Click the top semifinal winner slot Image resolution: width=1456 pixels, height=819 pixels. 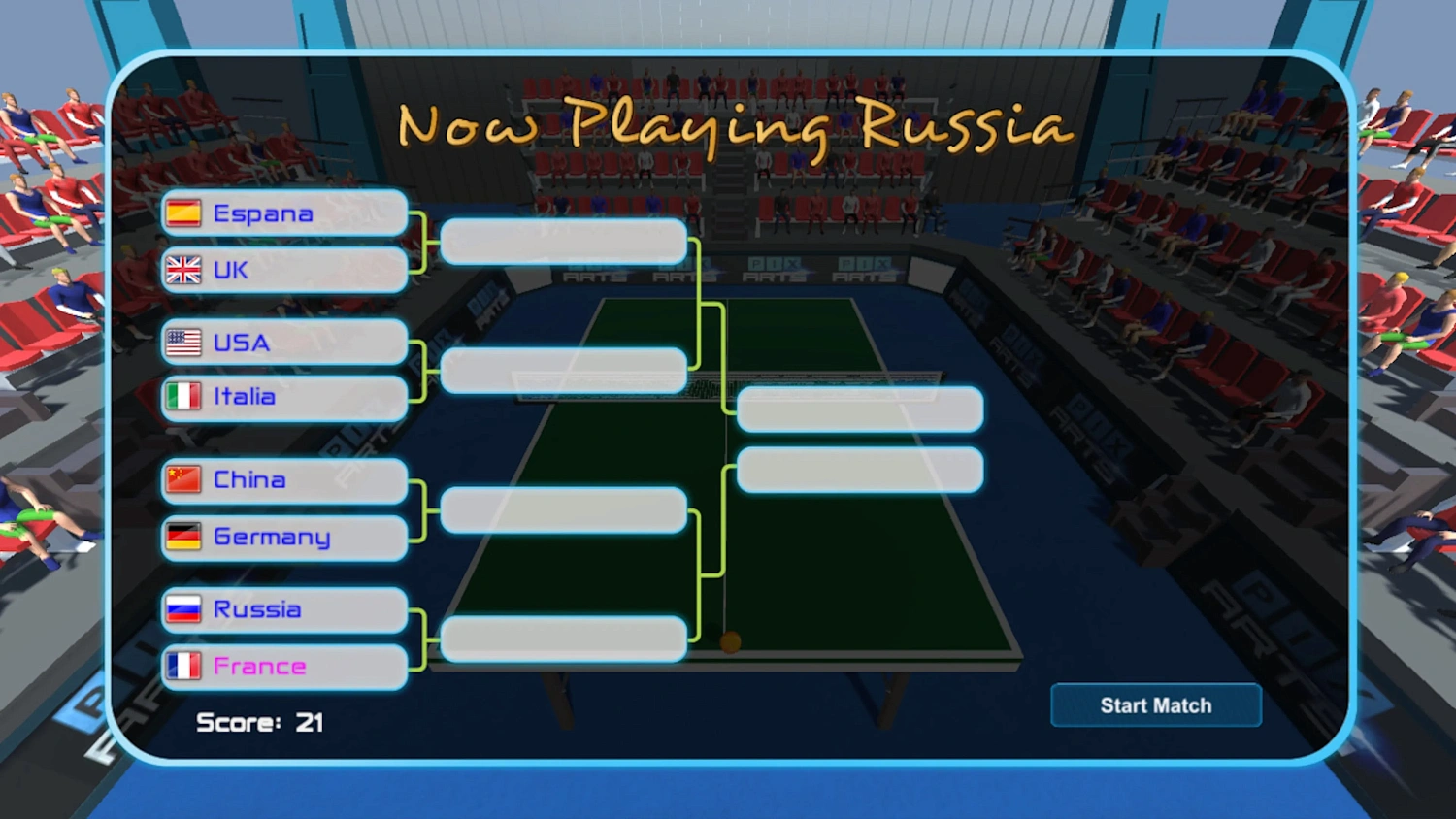[x=859, y=409]
